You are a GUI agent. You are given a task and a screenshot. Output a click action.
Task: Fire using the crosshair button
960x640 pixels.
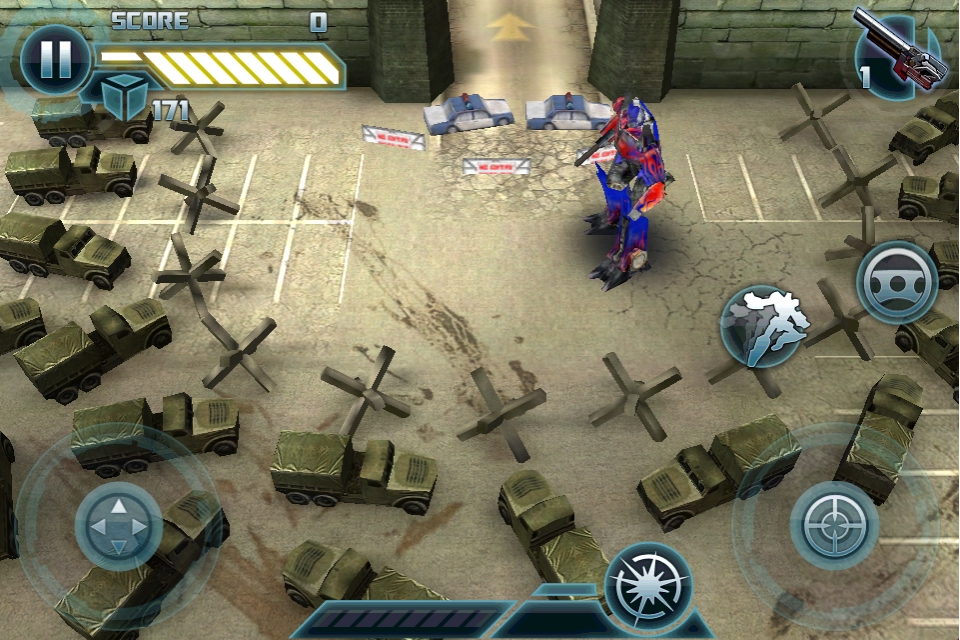834,525
